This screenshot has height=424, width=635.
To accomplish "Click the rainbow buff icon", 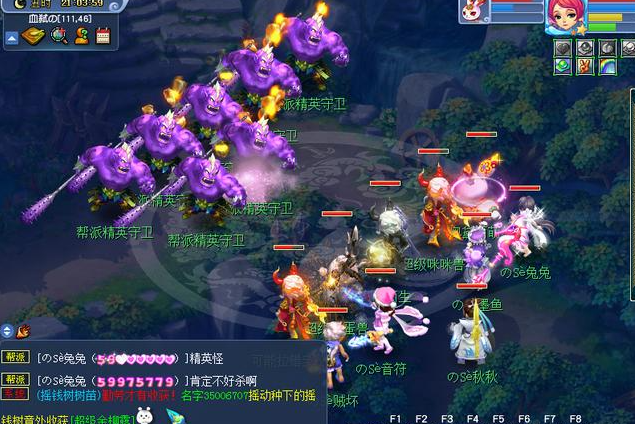I will pyautogui.click(x=607, y=66).
